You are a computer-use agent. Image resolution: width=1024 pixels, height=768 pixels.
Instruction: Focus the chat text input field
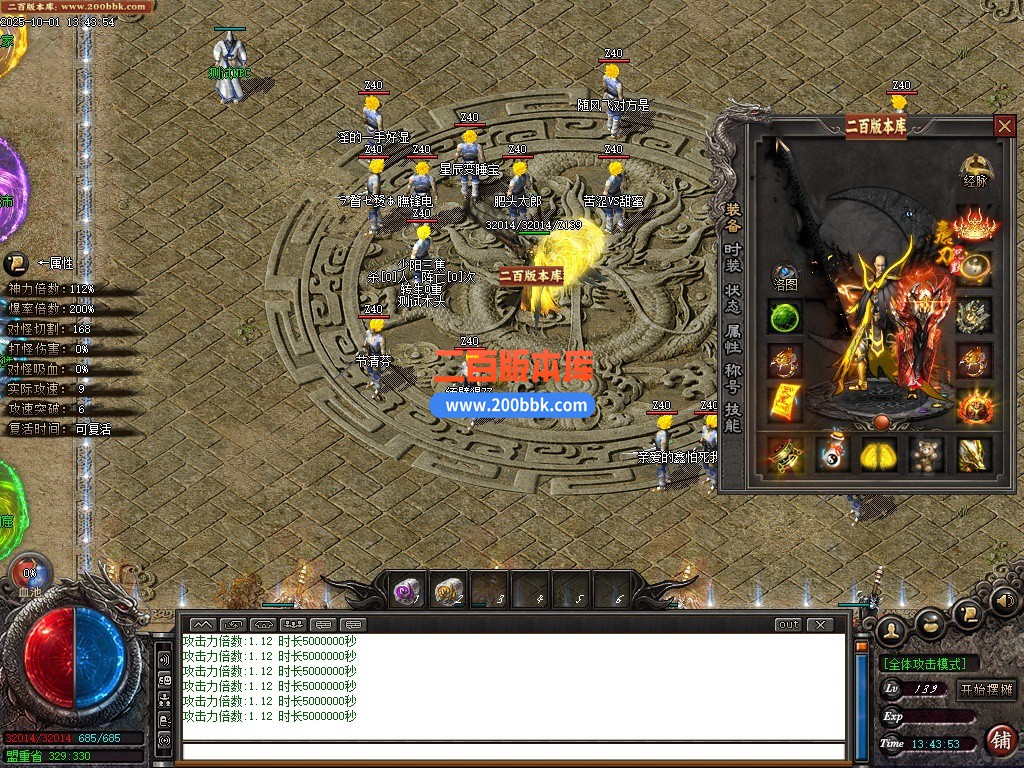tap(512, 751)
